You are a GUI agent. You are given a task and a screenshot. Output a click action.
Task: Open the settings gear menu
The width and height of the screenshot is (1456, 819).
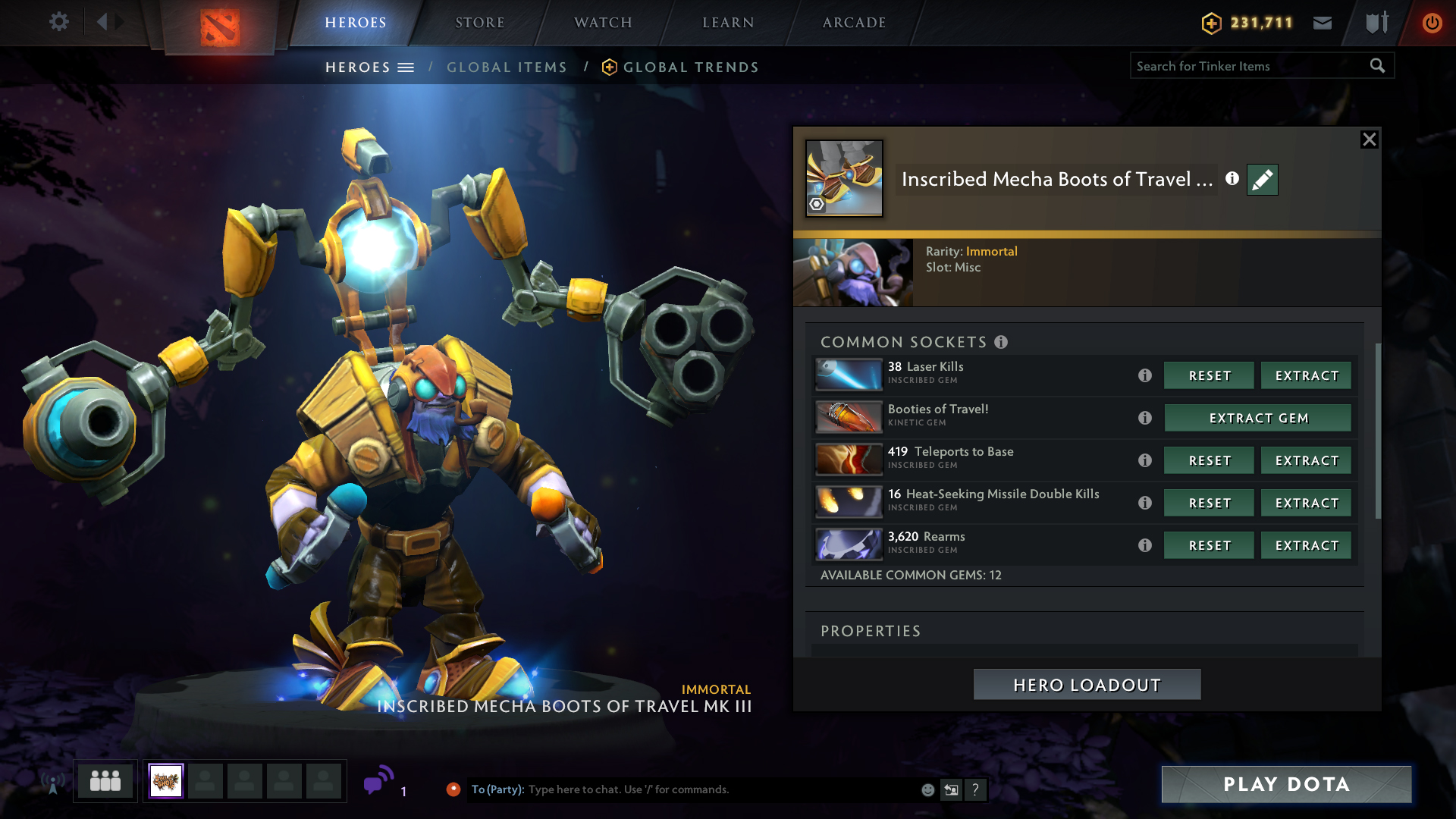58,22
